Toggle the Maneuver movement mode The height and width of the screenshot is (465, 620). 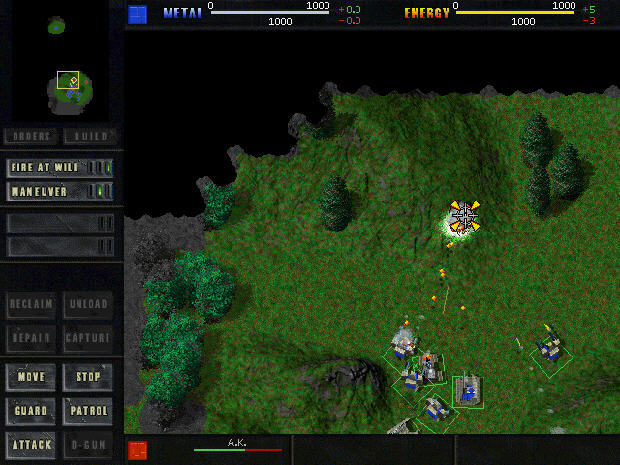click(60, 190)
